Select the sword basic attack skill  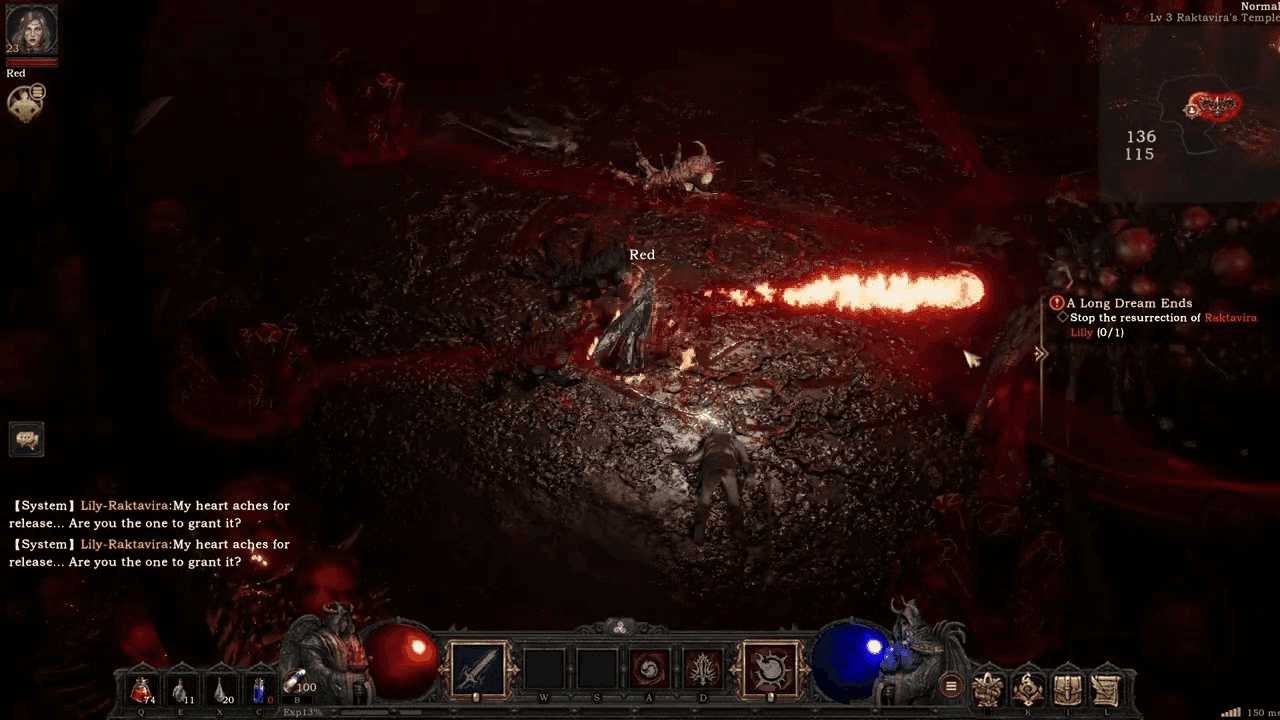pos(476,668)
